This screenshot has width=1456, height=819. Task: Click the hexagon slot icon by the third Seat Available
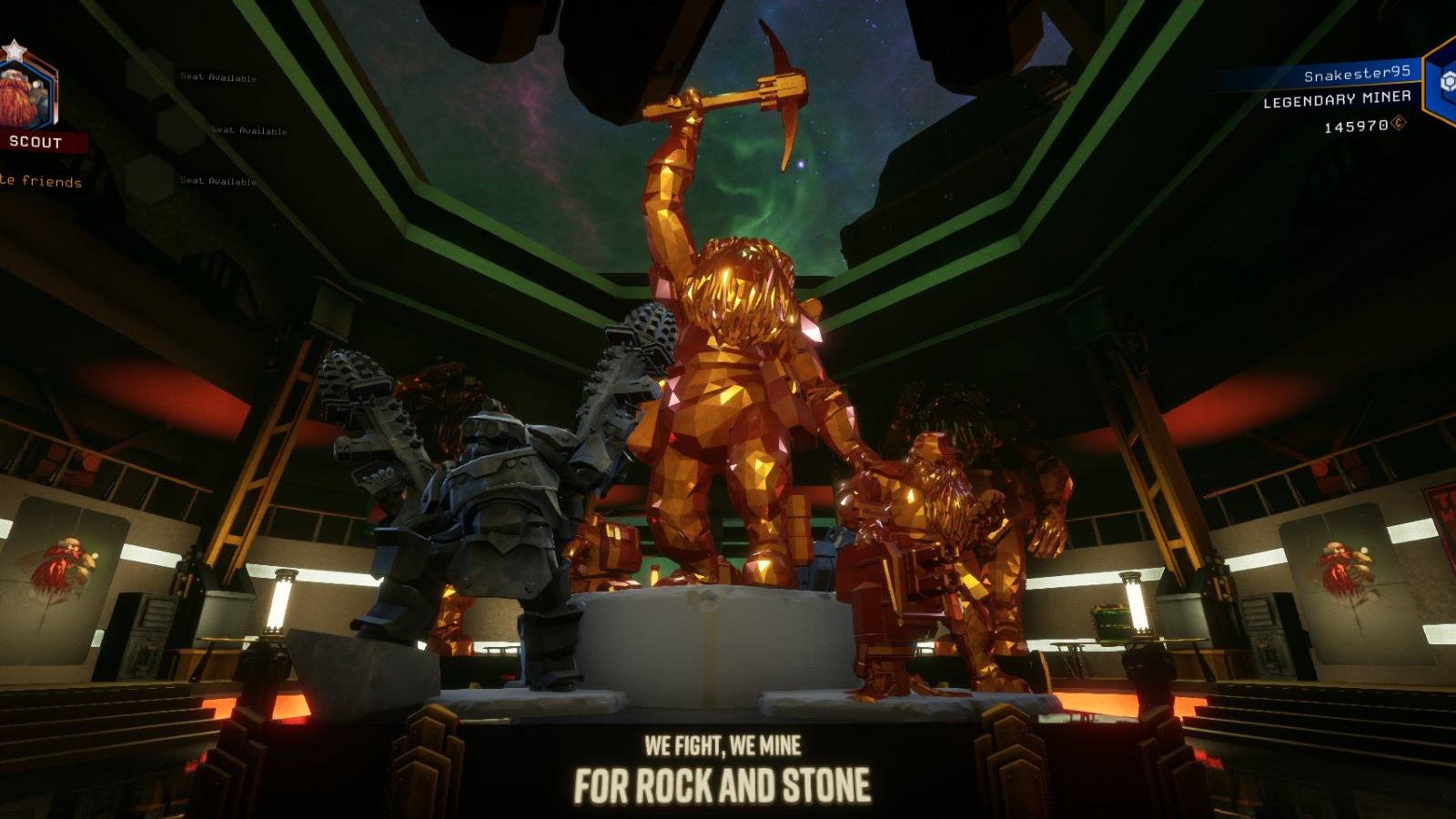pyautogui.click(x=148, y=178)
